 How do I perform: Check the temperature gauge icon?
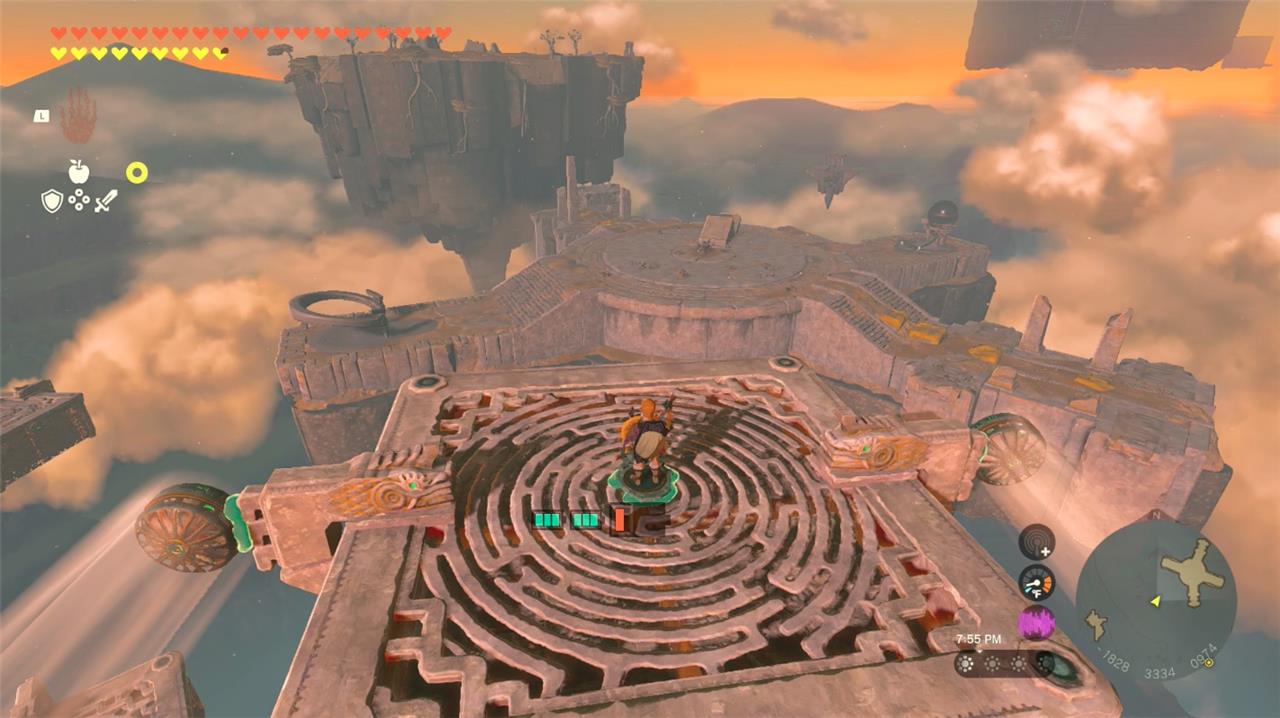[x=1036, y=582]
